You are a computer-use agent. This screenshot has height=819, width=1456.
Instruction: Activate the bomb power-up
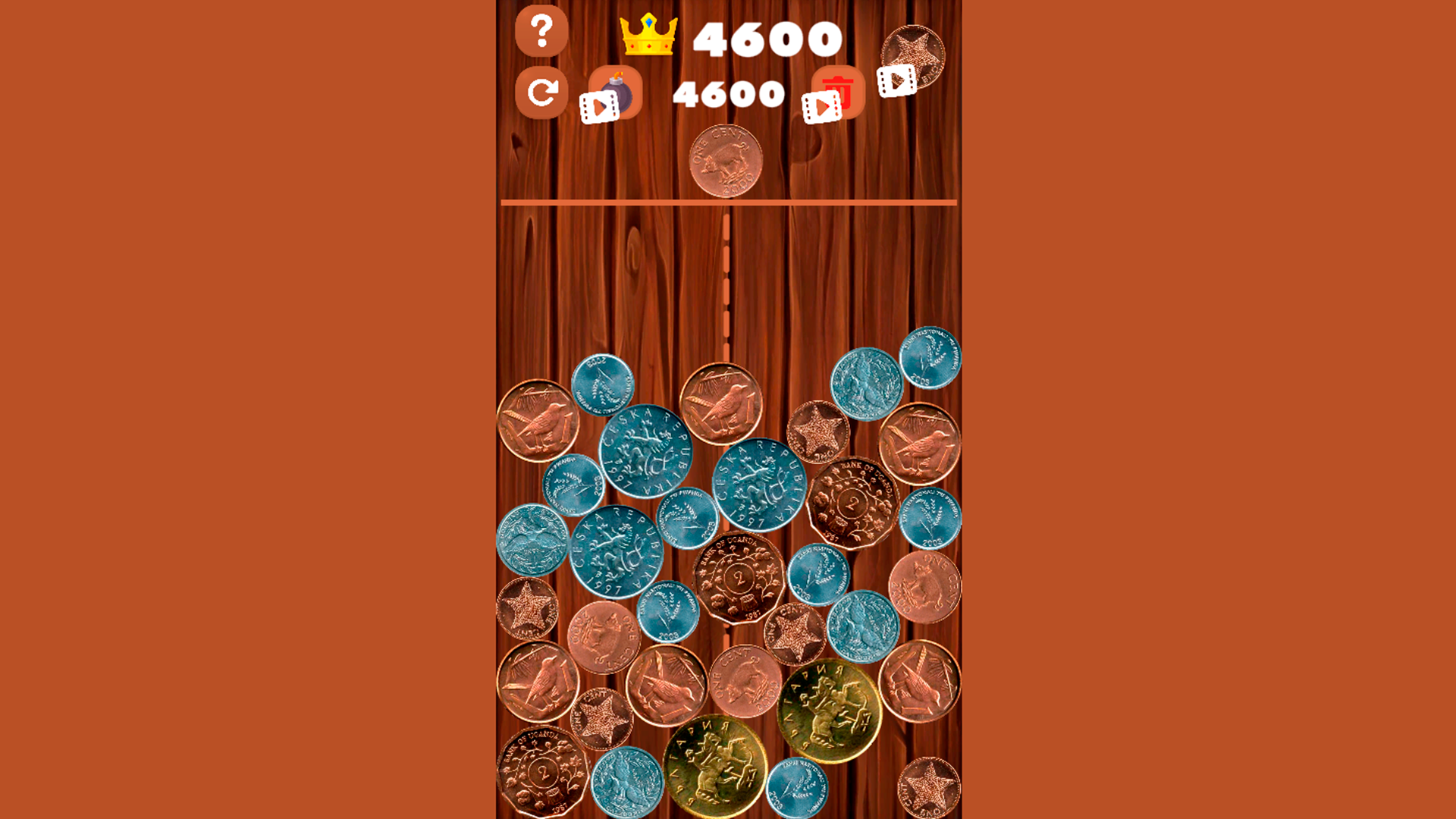[619, 83]
